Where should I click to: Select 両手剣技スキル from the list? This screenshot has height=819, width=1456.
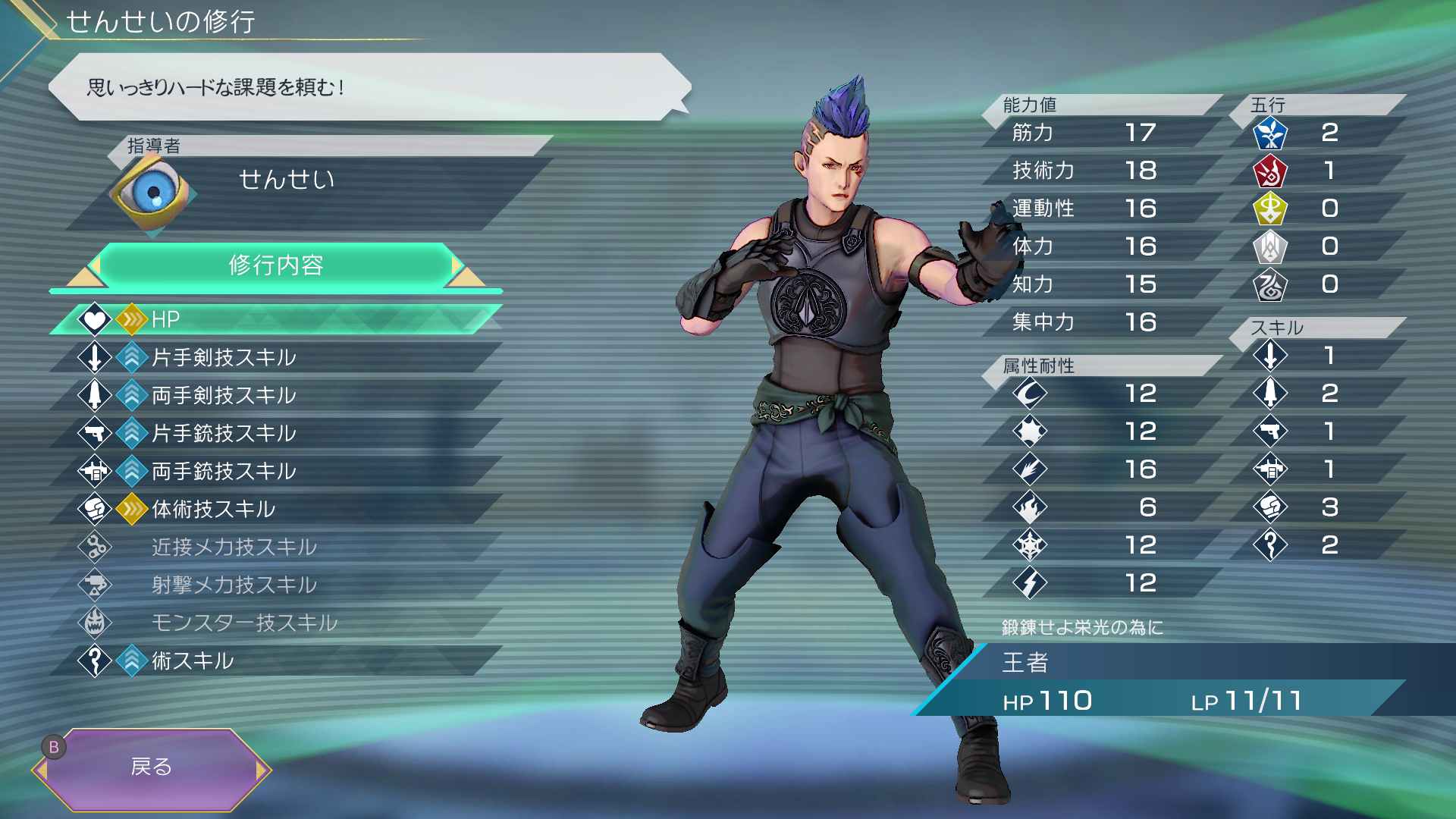click(x=277, y=395)
